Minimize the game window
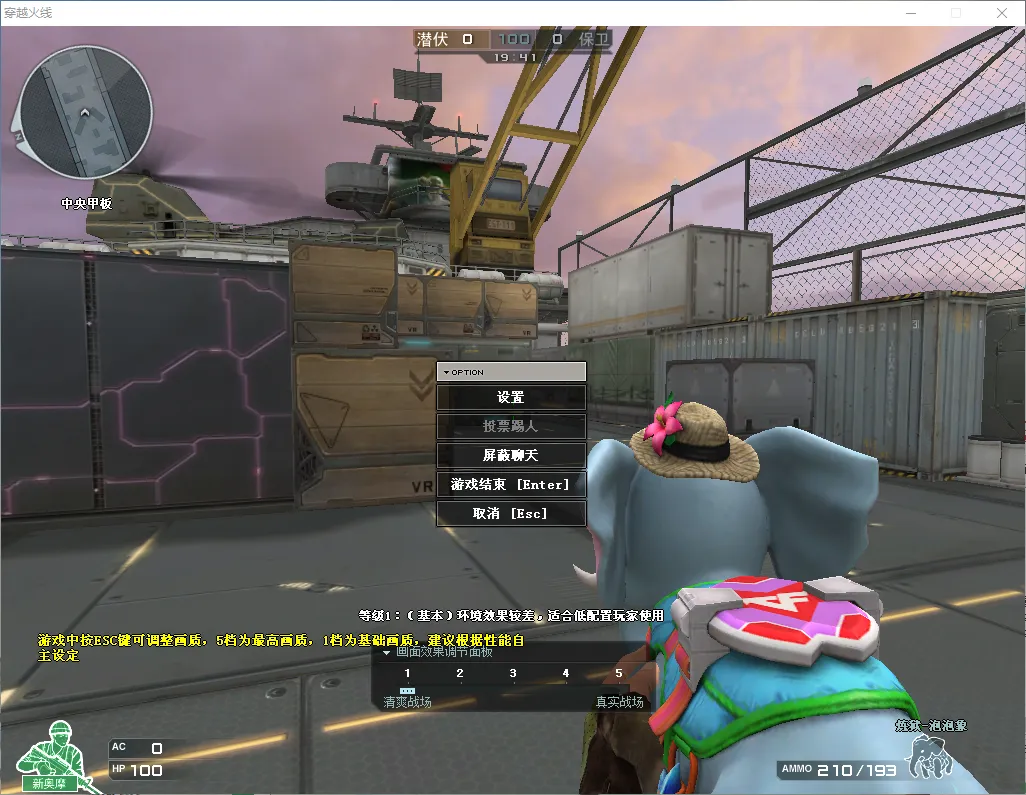The image size is (1026, 795). click(911, 13)
